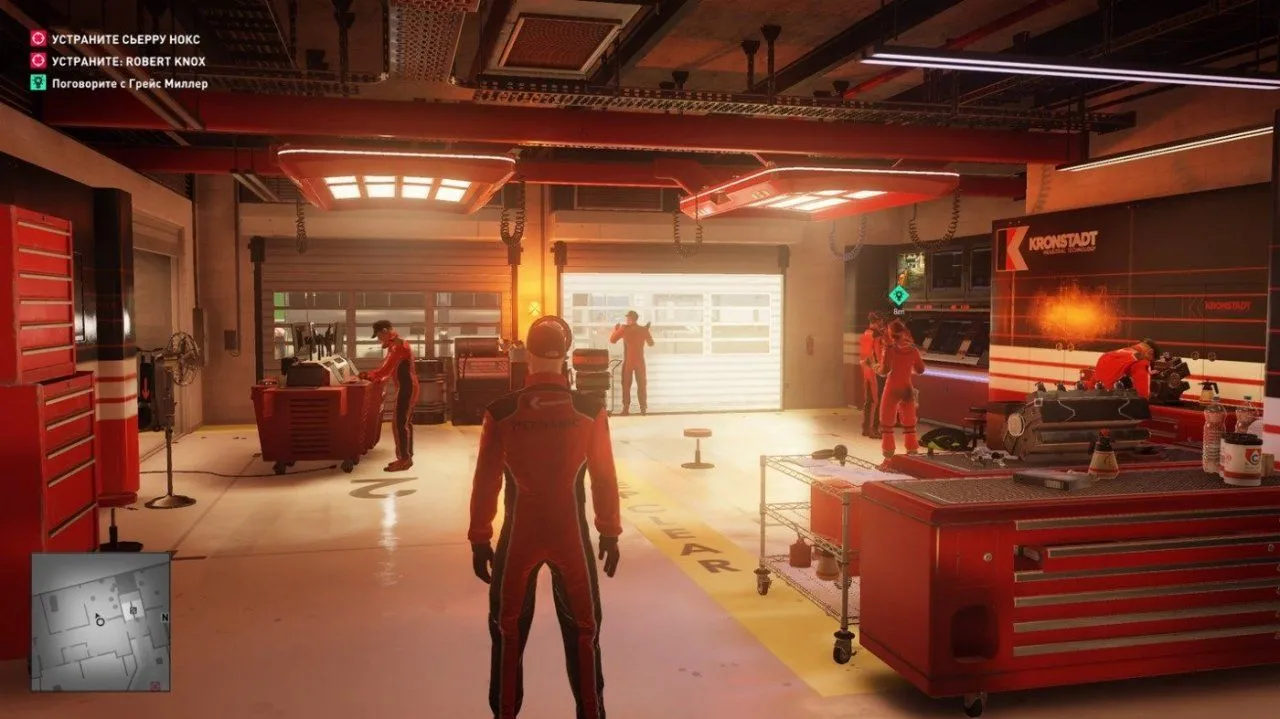
Task: Select the Robert Knox elimination objective
Action: (x=129, y=61)
